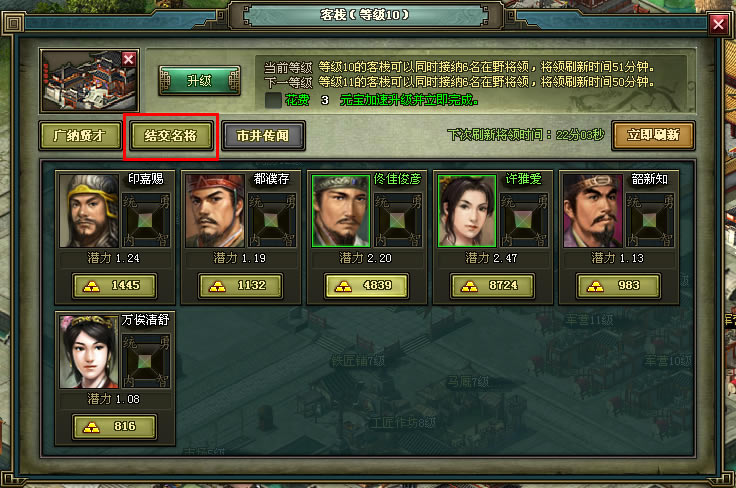Hire 都濮存 for 1132 gold
This screenshot has height=488, width=736.
click(x=240, y=286)
